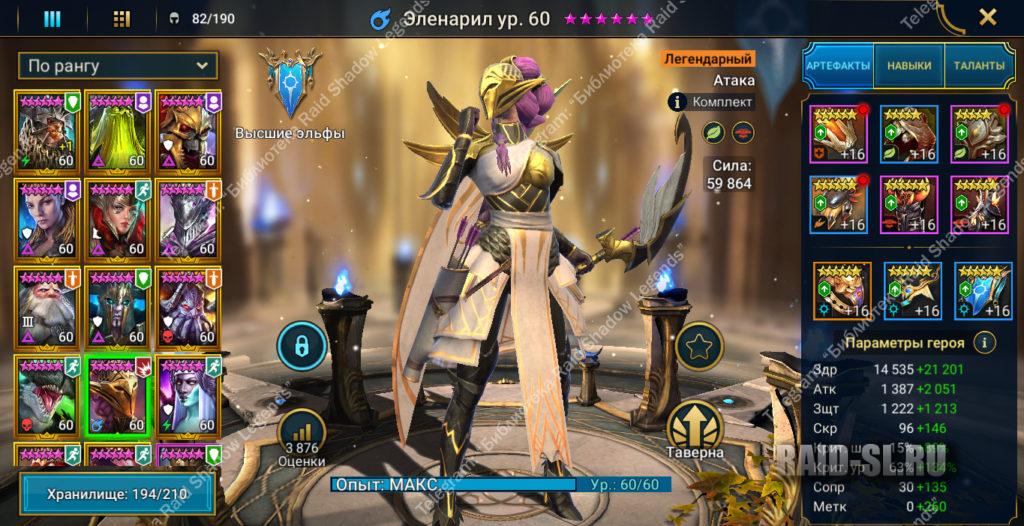Select the blue crystal banner artifact slot
This screenshot has width=1024, height=526.
coord(982,291)
